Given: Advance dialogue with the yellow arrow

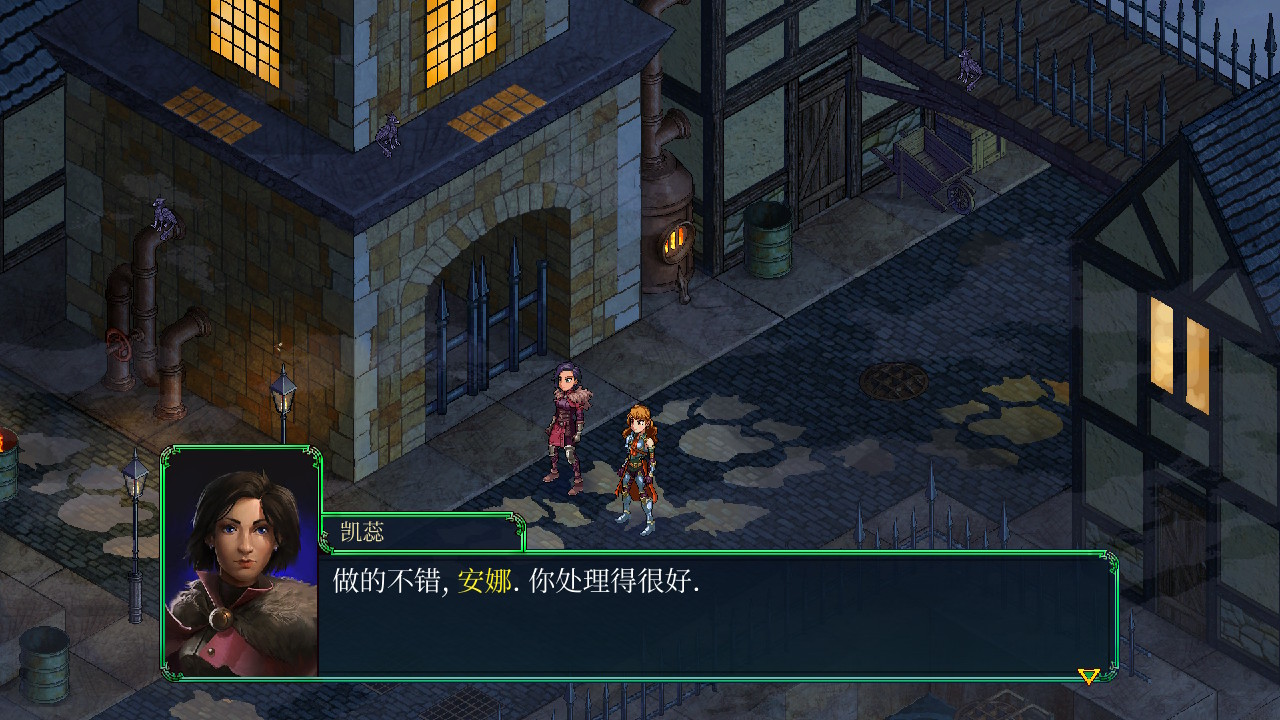Looking at the screenshot, I should click(1088, 676).
